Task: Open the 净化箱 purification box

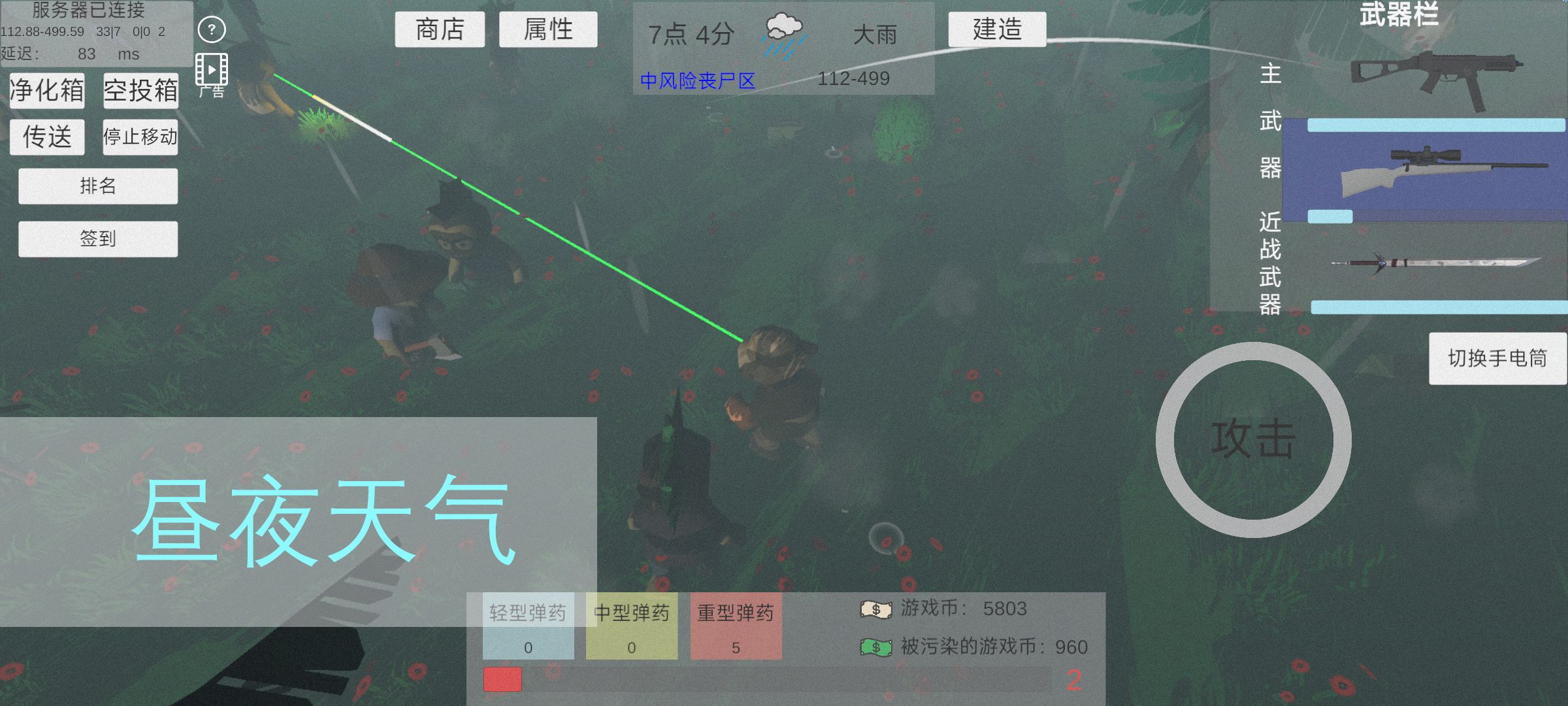Action: point(47,92)
